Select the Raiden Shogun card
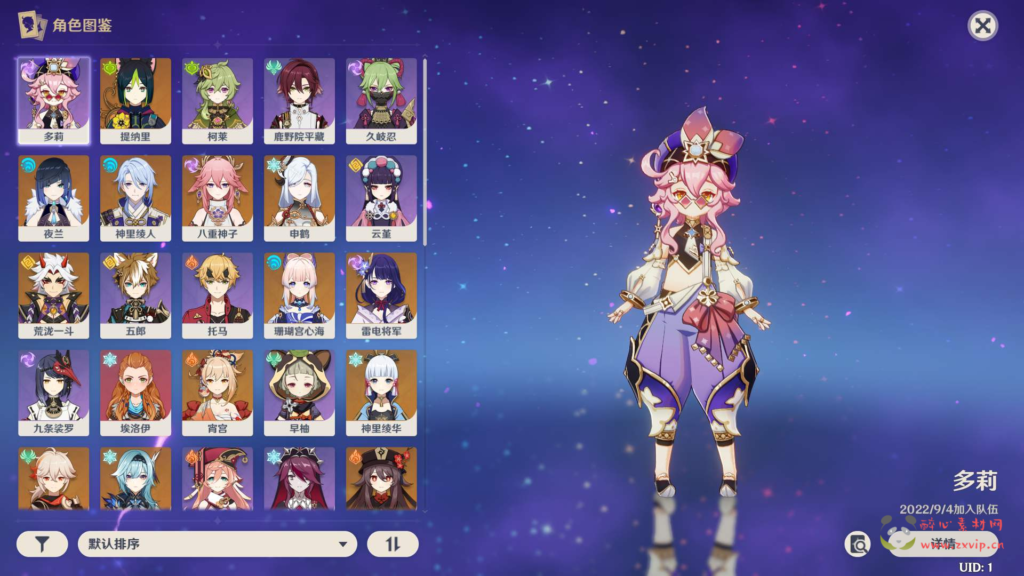This screenshot has height=576, width=1024. [x=382, y=294]
